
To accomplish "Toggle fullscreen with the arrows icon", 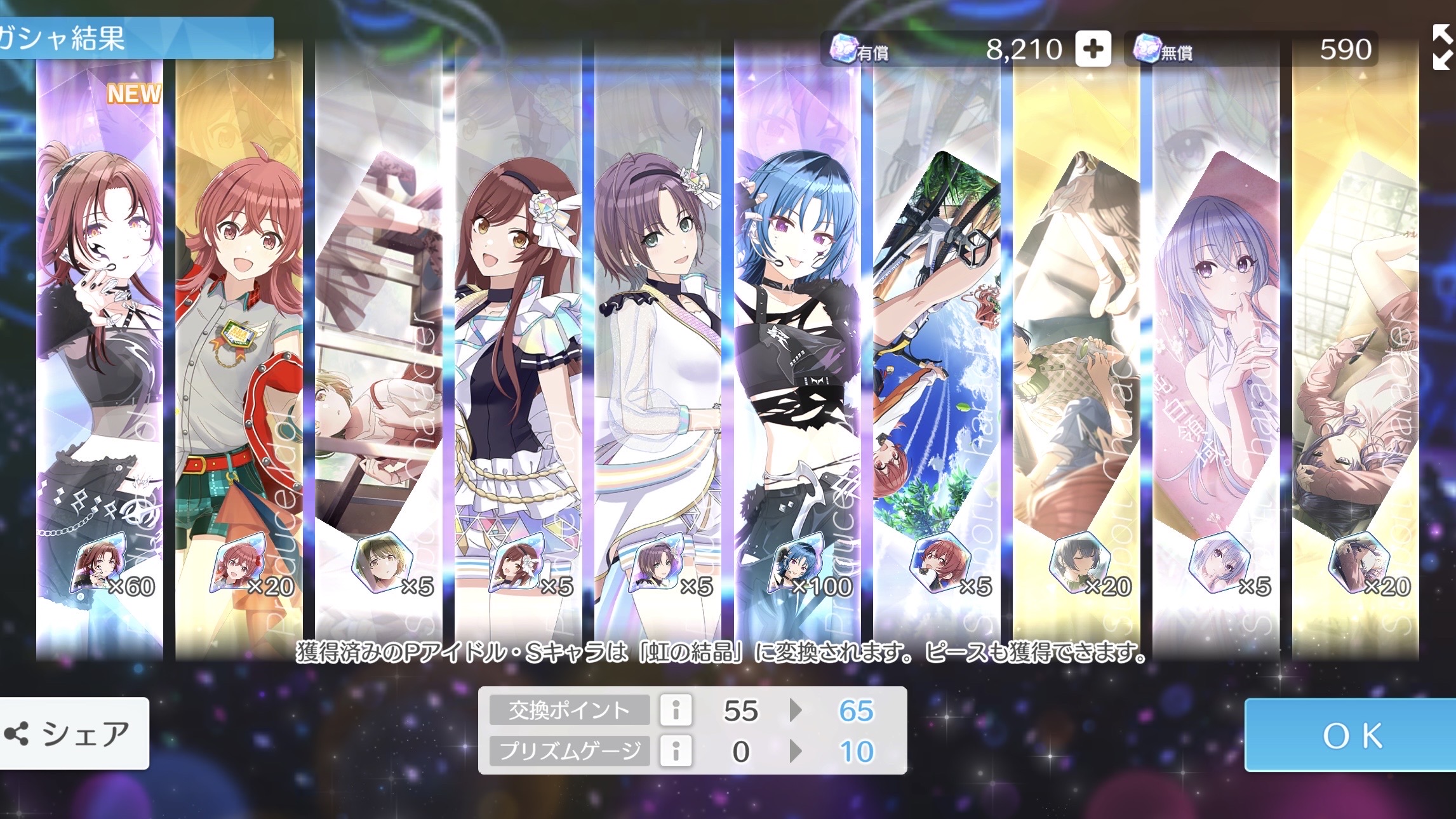I will pyautogui.click(x=1441, y=47).
